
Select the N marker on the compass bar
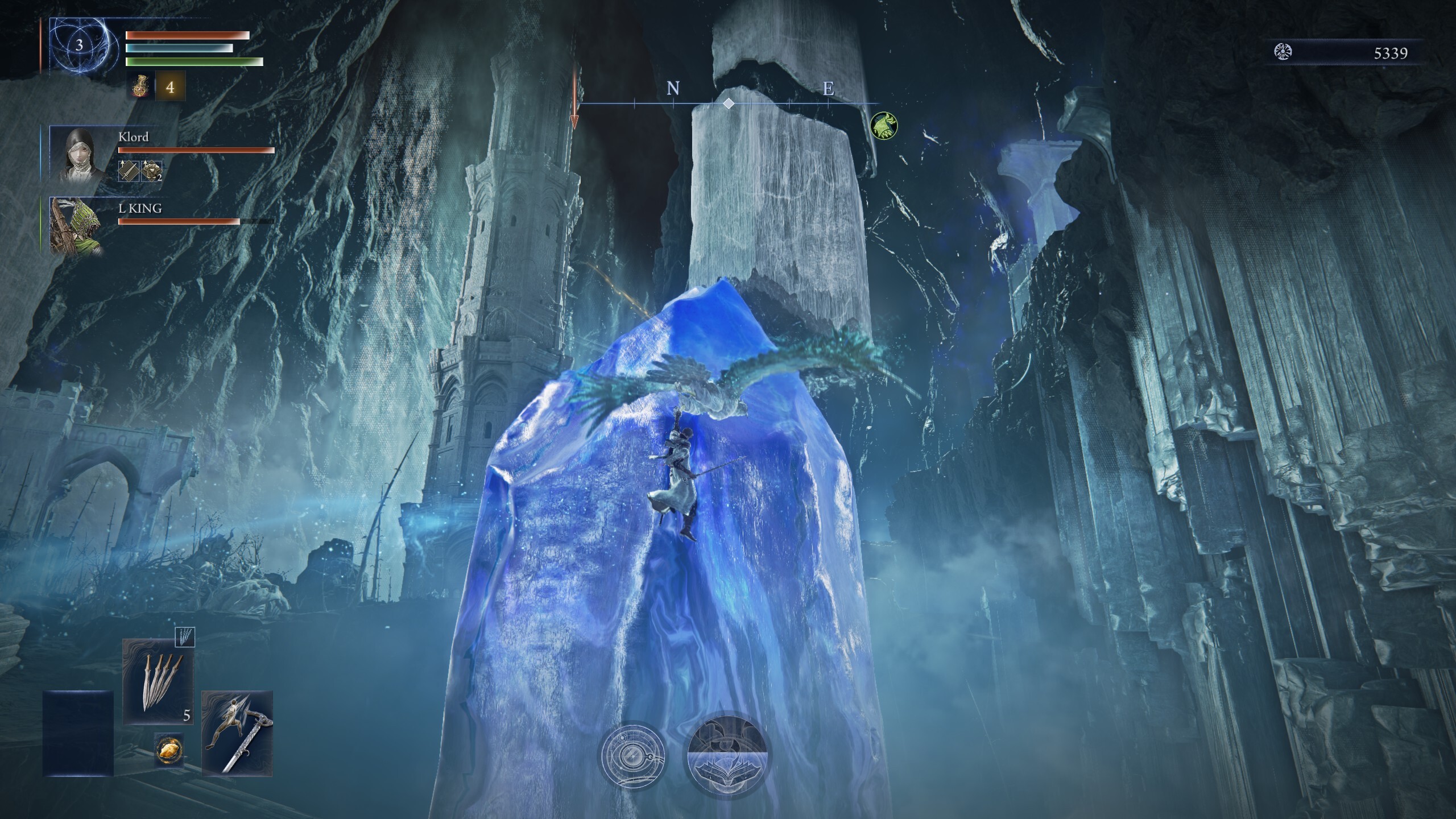[674, 89]
